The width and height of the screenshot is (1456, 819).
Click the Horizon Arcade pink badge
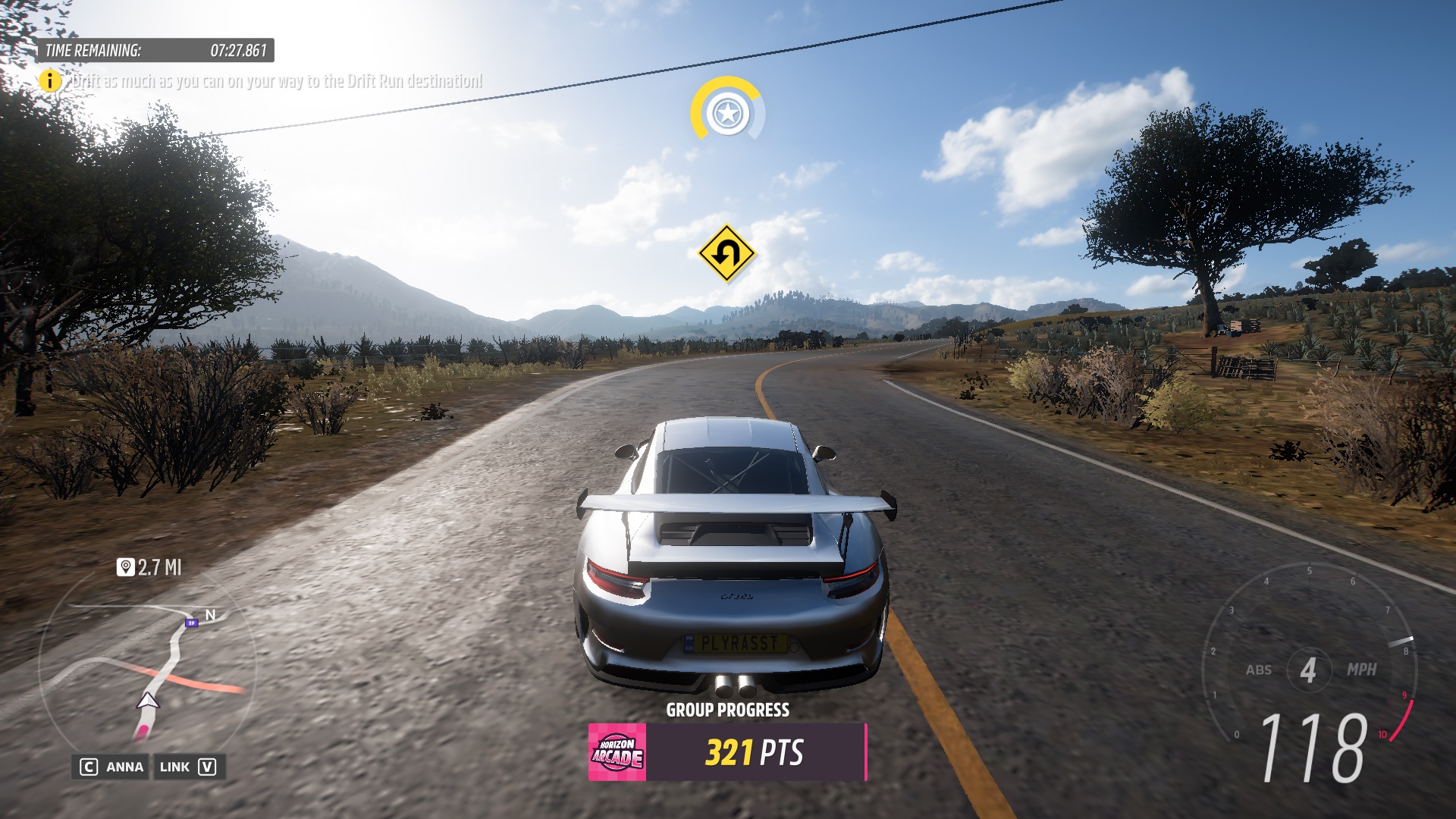(617, 752)
